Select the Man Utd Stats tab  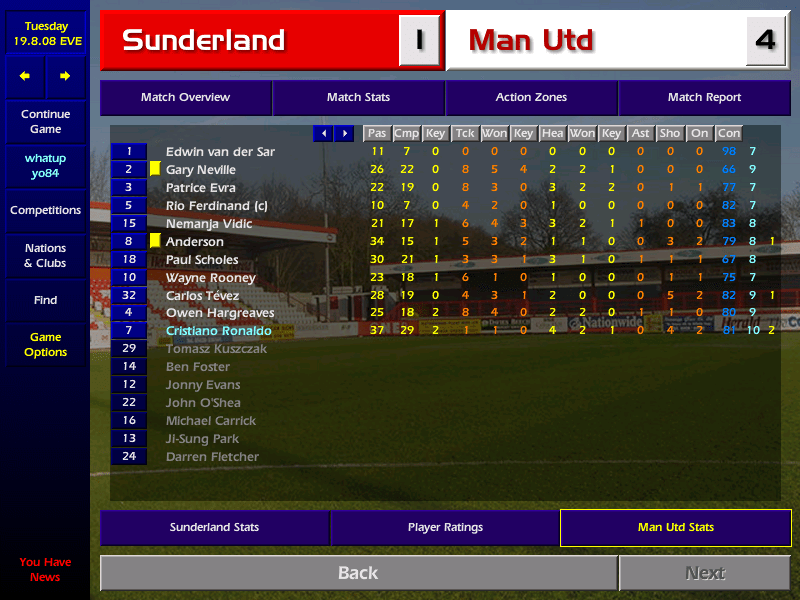675,527
